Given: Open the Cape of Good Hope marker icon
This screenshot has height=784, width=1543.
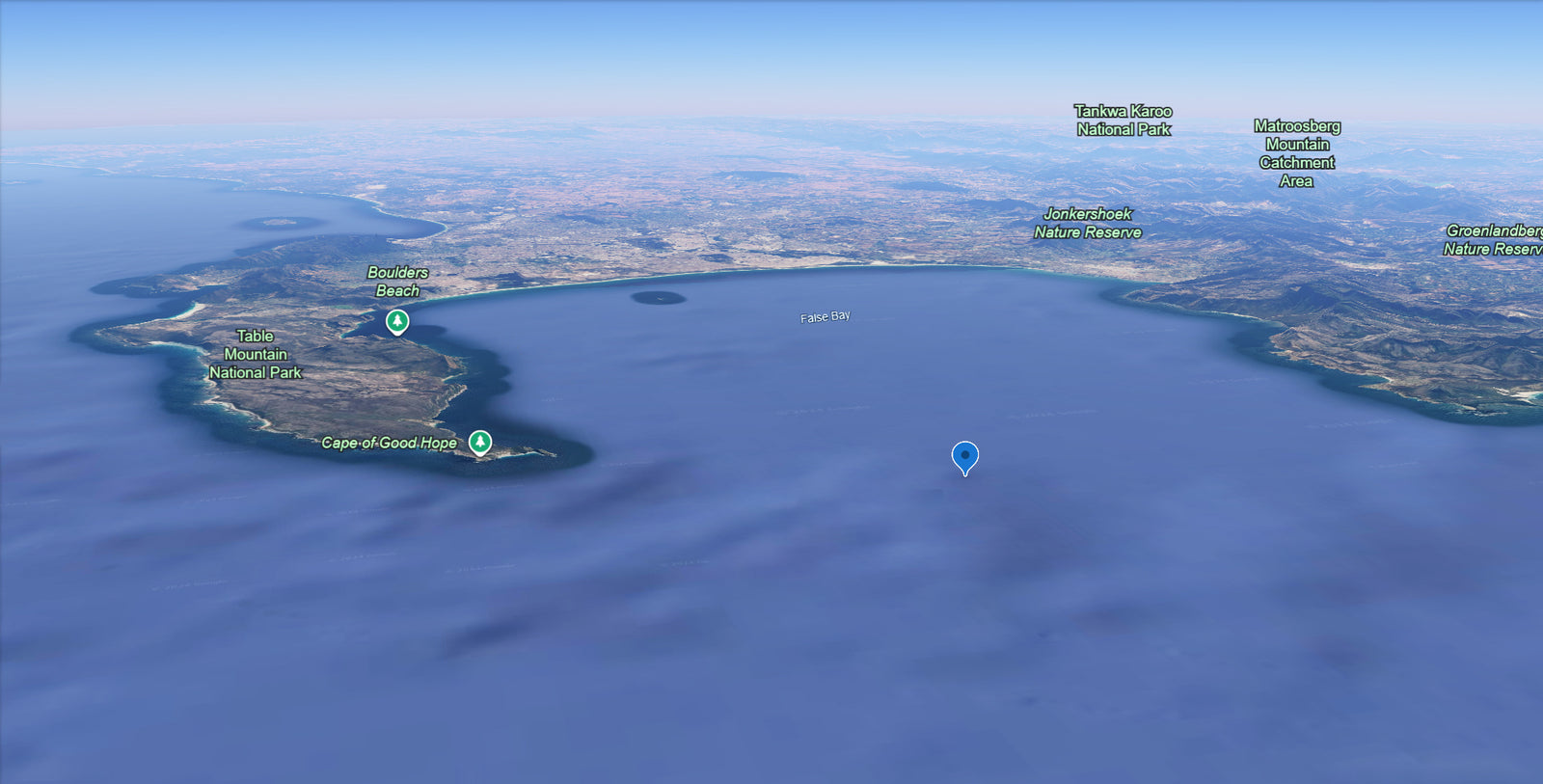Looking at the screenshot, I should [480, 443].
